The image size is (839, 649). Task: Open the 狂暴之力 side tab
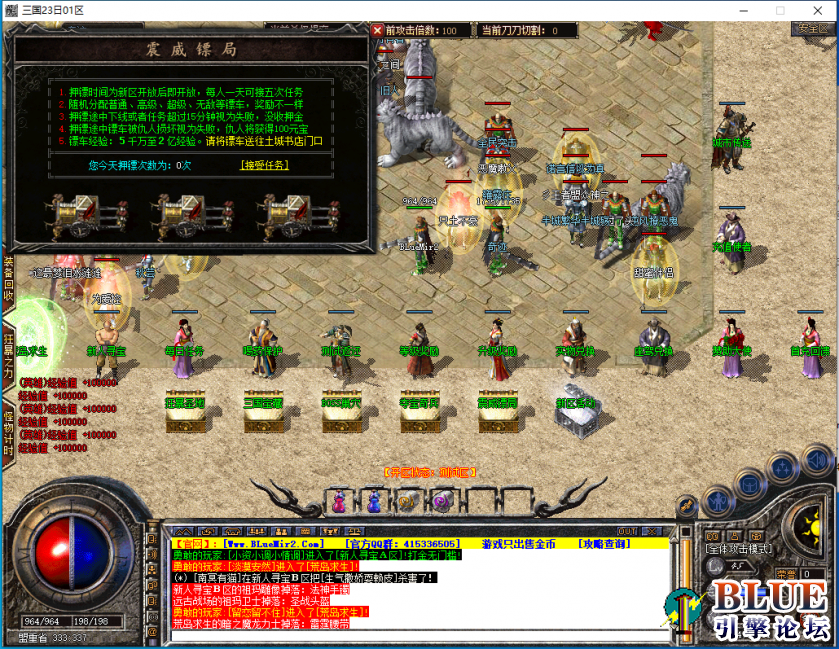point(8,355)
